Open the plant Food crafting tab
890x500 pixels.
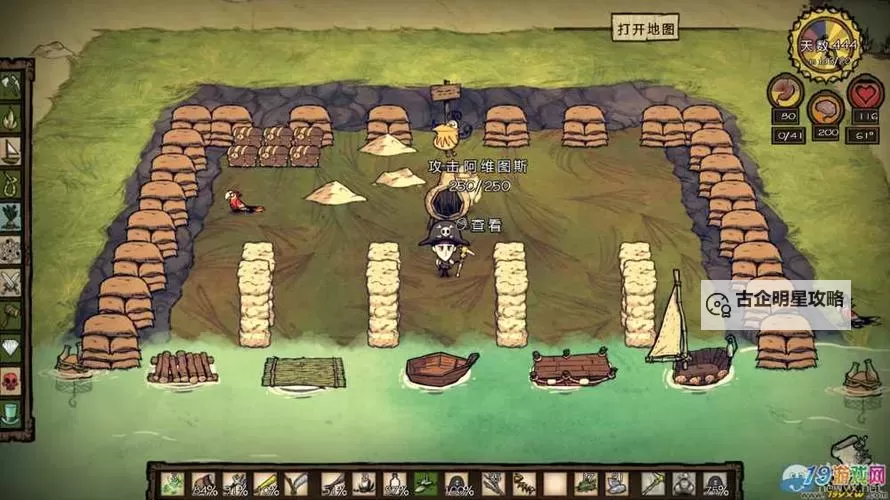tap(11, 216)
